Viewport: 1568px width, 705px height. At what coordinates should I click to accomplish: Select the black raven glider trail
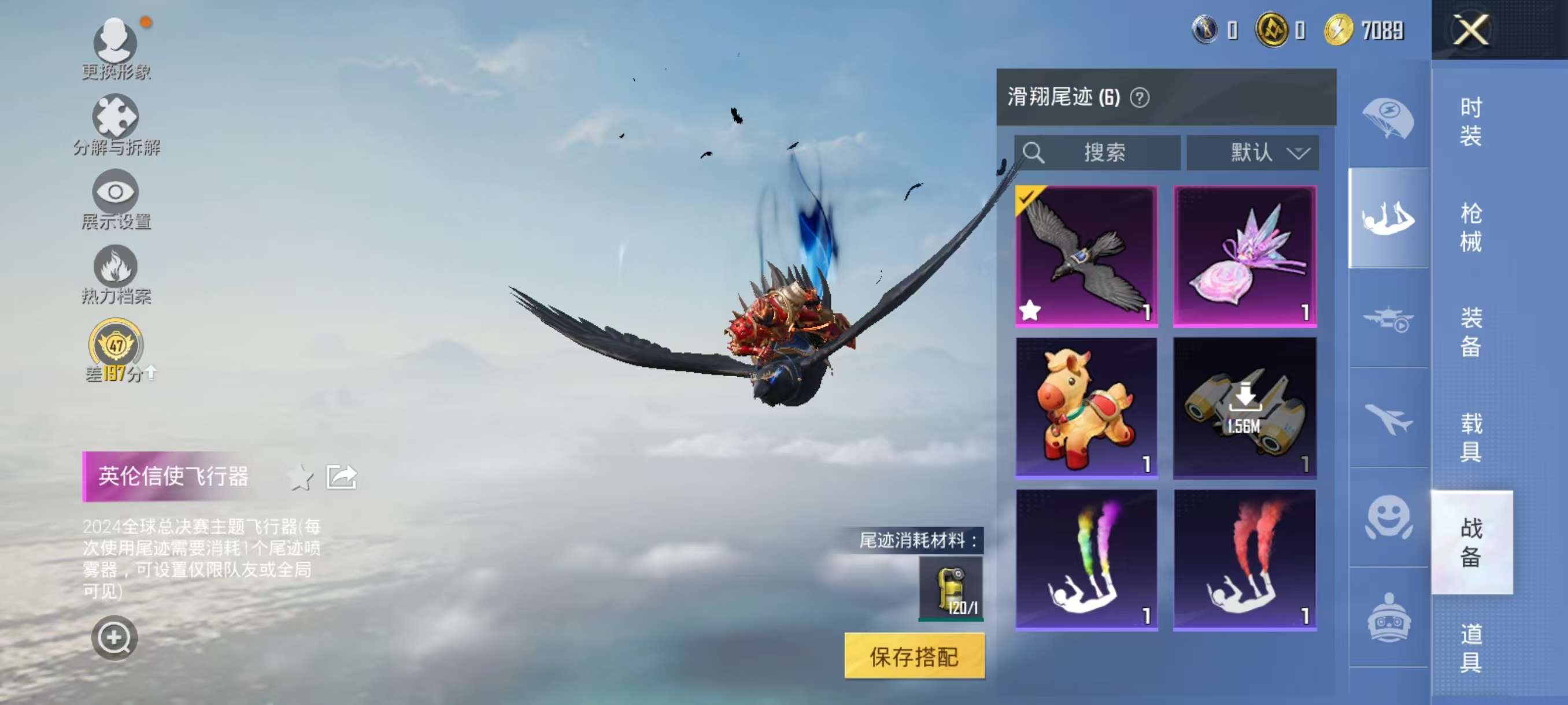pos(1086,256)
